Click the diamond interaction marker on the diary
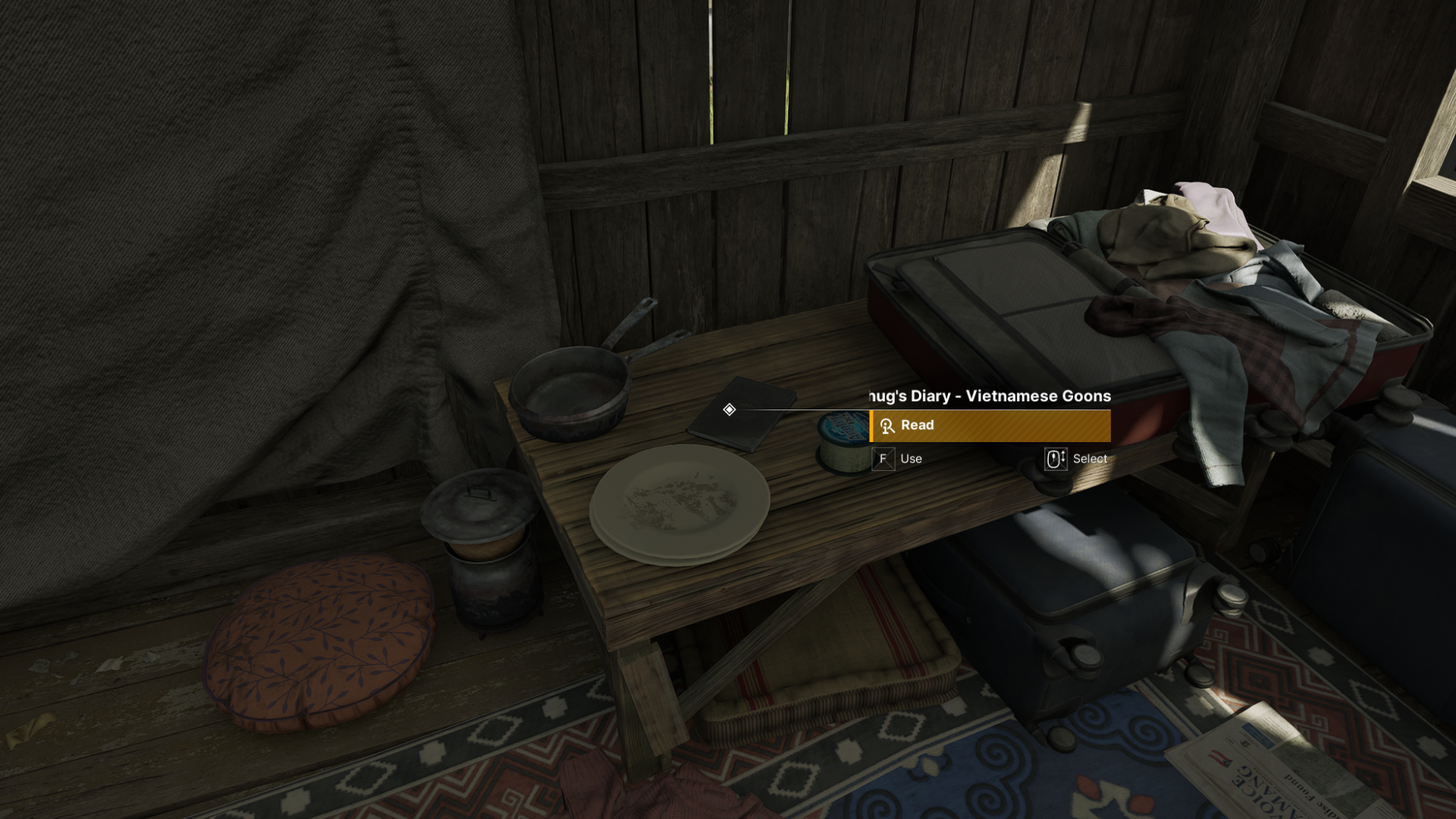Screen dimensions: 1456x819 tap(729, 409)
